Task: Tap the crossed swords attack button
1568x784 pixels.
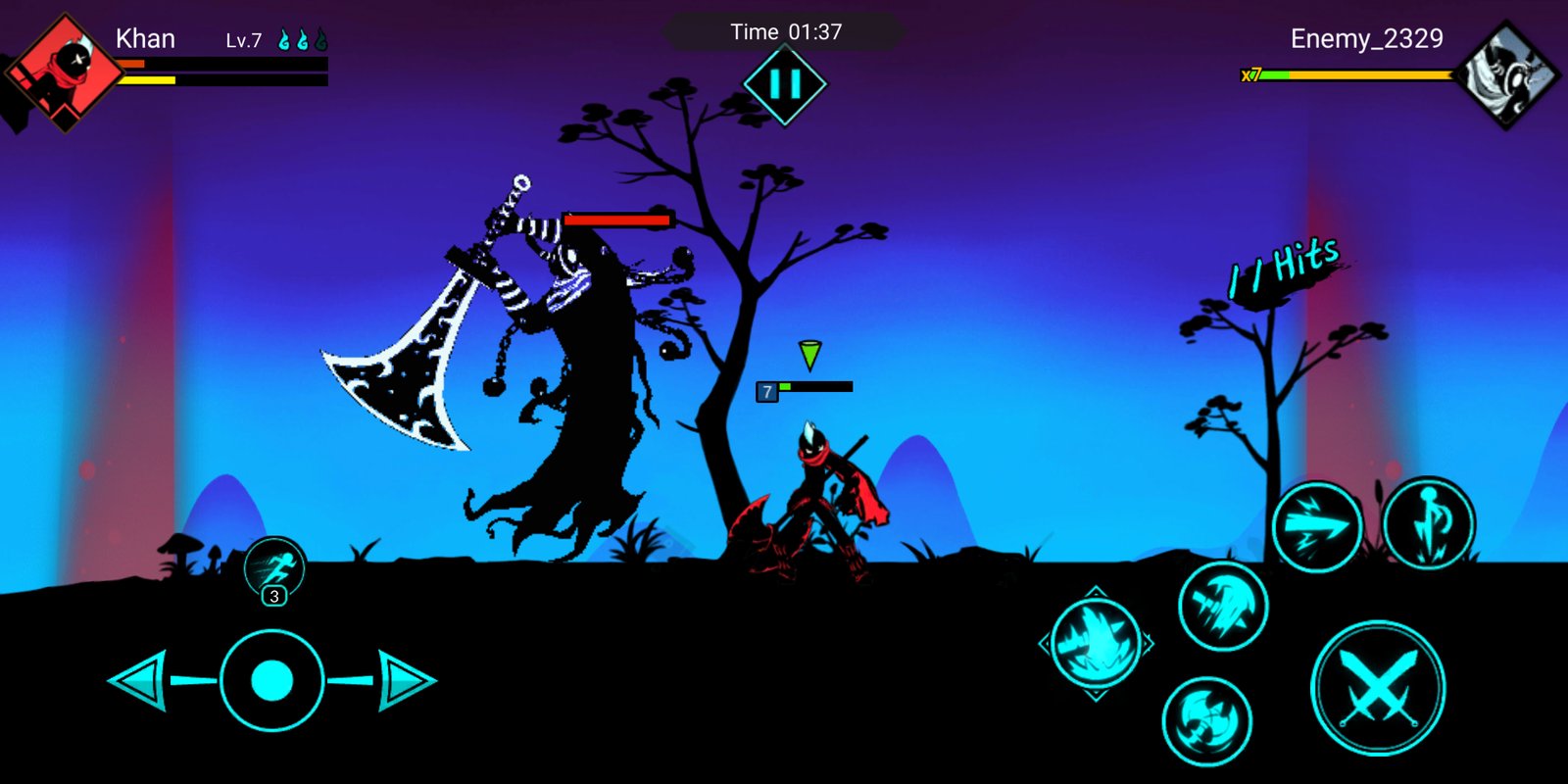Action: (1378, 688)
